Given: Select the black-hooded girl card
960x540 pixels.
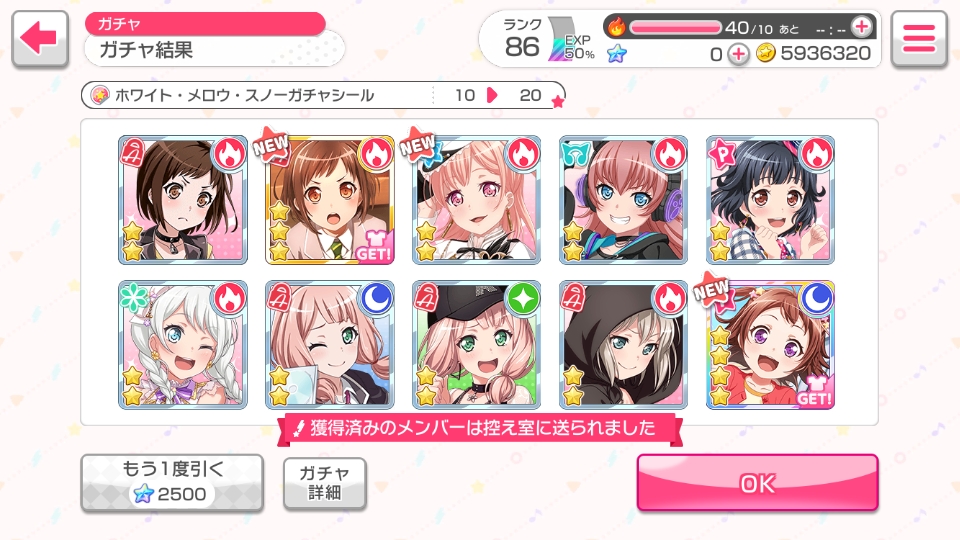Looking at the screenshot, I should (623, 345).
